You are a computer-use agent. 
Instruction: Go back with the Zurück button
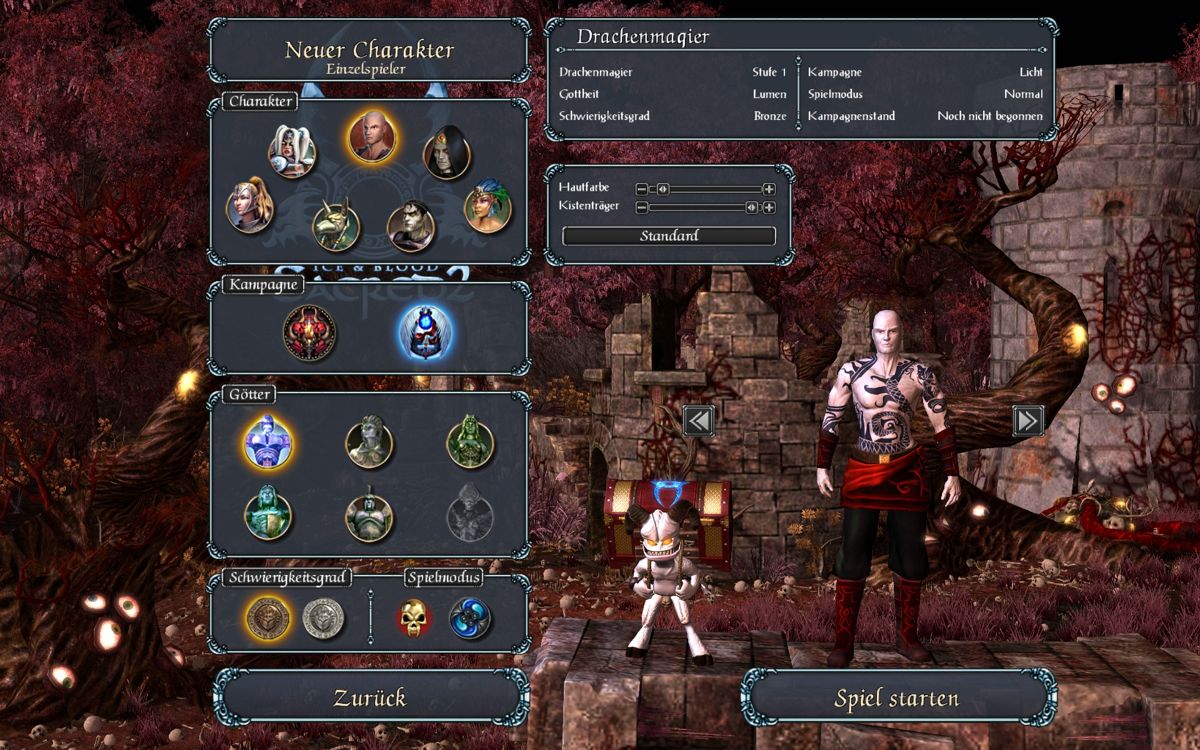coord(370,698)
